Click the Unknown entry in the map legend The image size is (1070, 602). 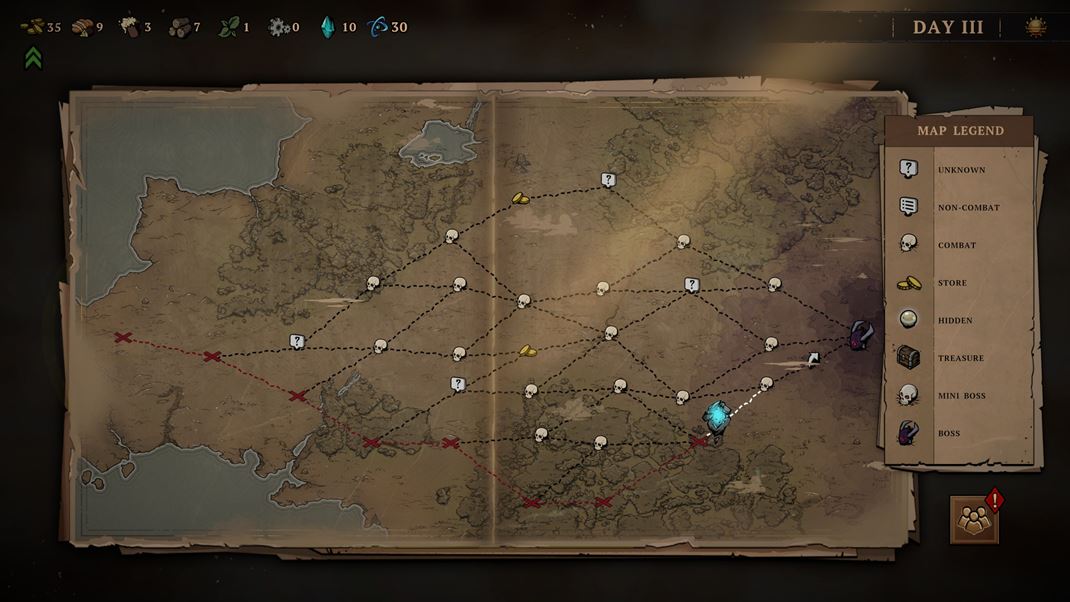958,170
